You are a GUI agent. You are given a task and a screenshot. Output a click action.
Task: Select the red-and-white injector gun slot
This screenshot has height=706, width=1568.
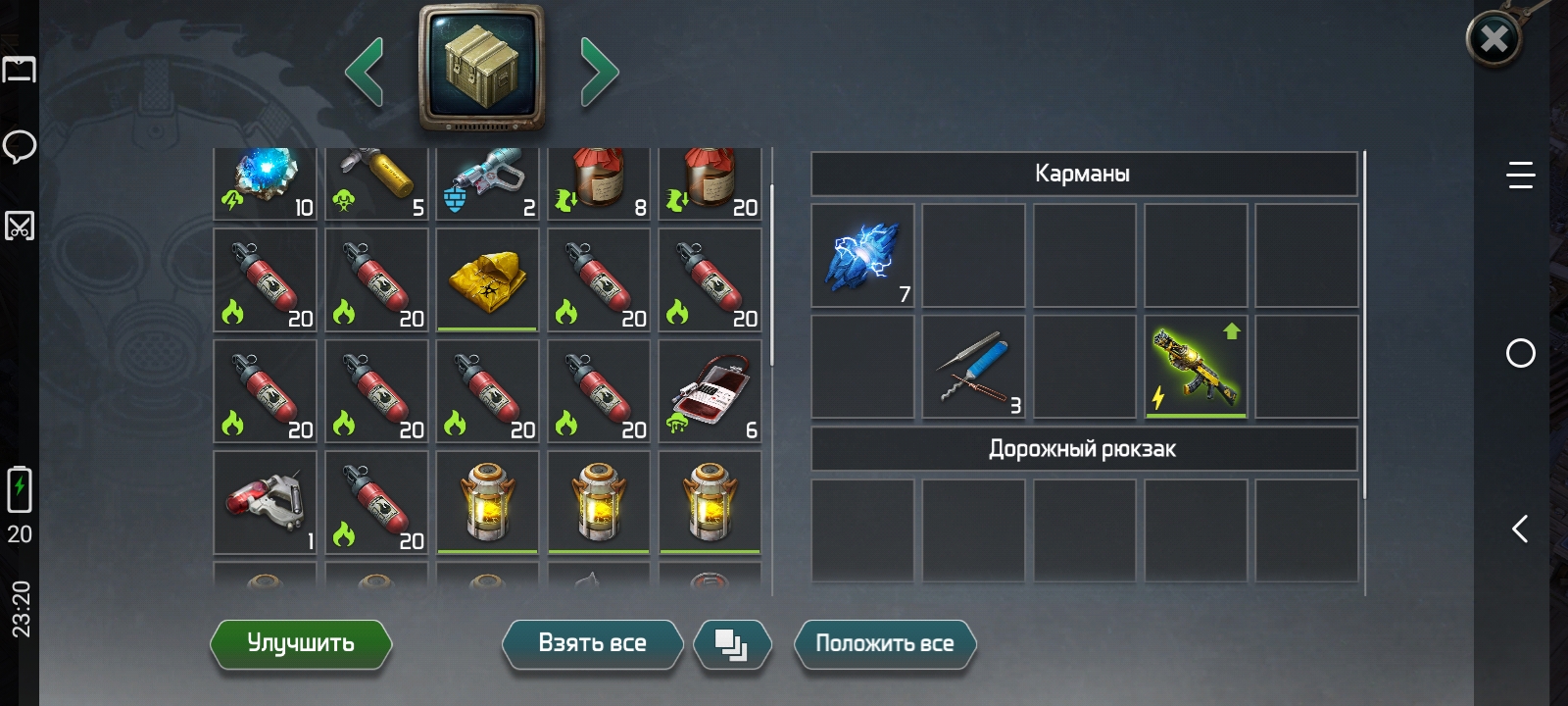click(266, 502)
